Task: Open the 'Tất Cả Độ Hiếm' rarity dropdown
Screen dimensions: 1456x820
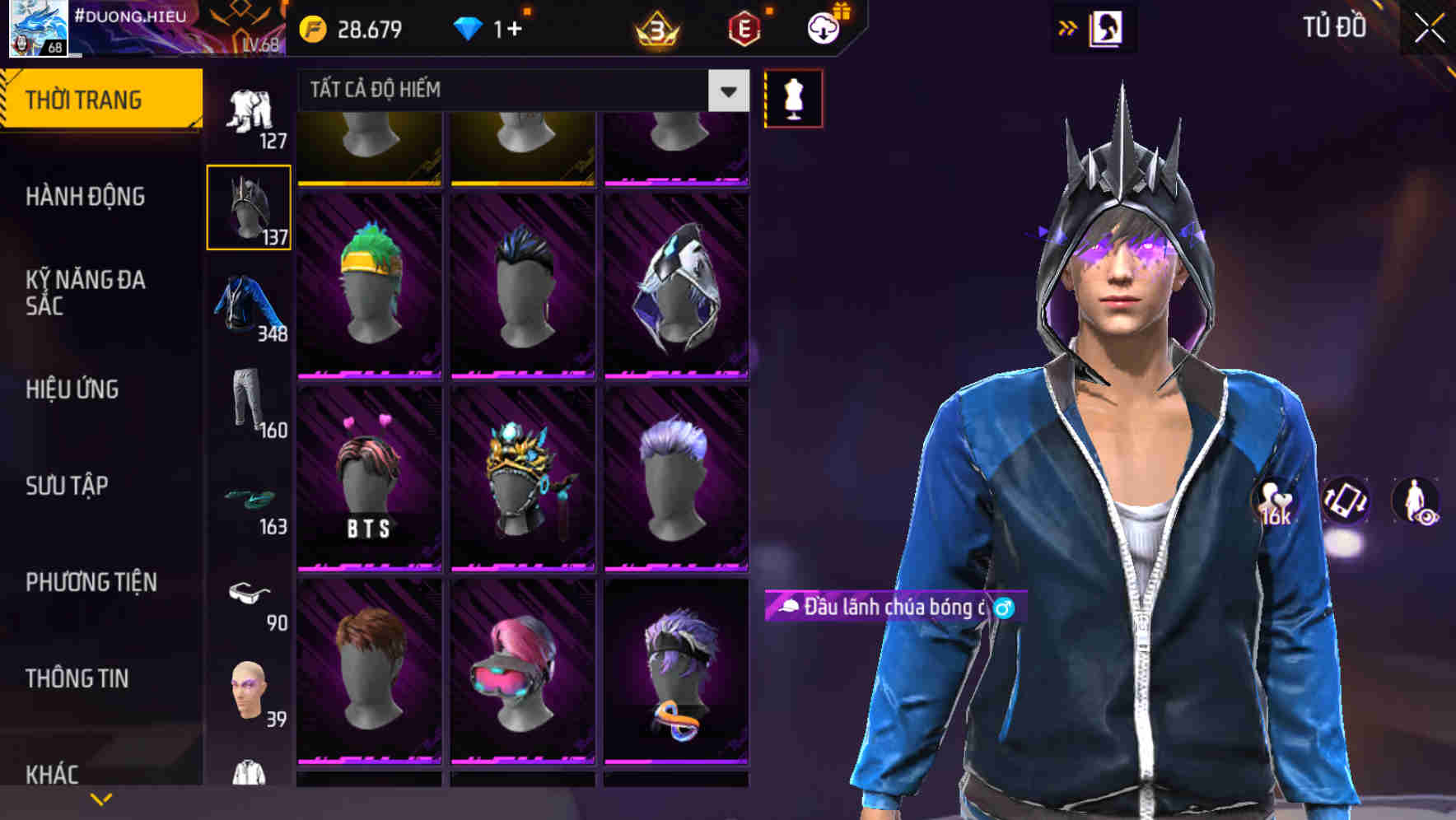Action: 519,91
